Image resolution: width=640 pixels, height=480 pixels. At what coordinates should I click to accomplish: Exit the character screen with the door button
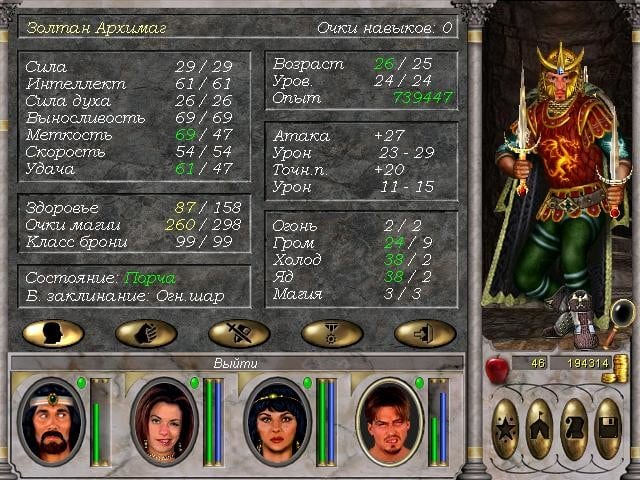coord(425,333)
